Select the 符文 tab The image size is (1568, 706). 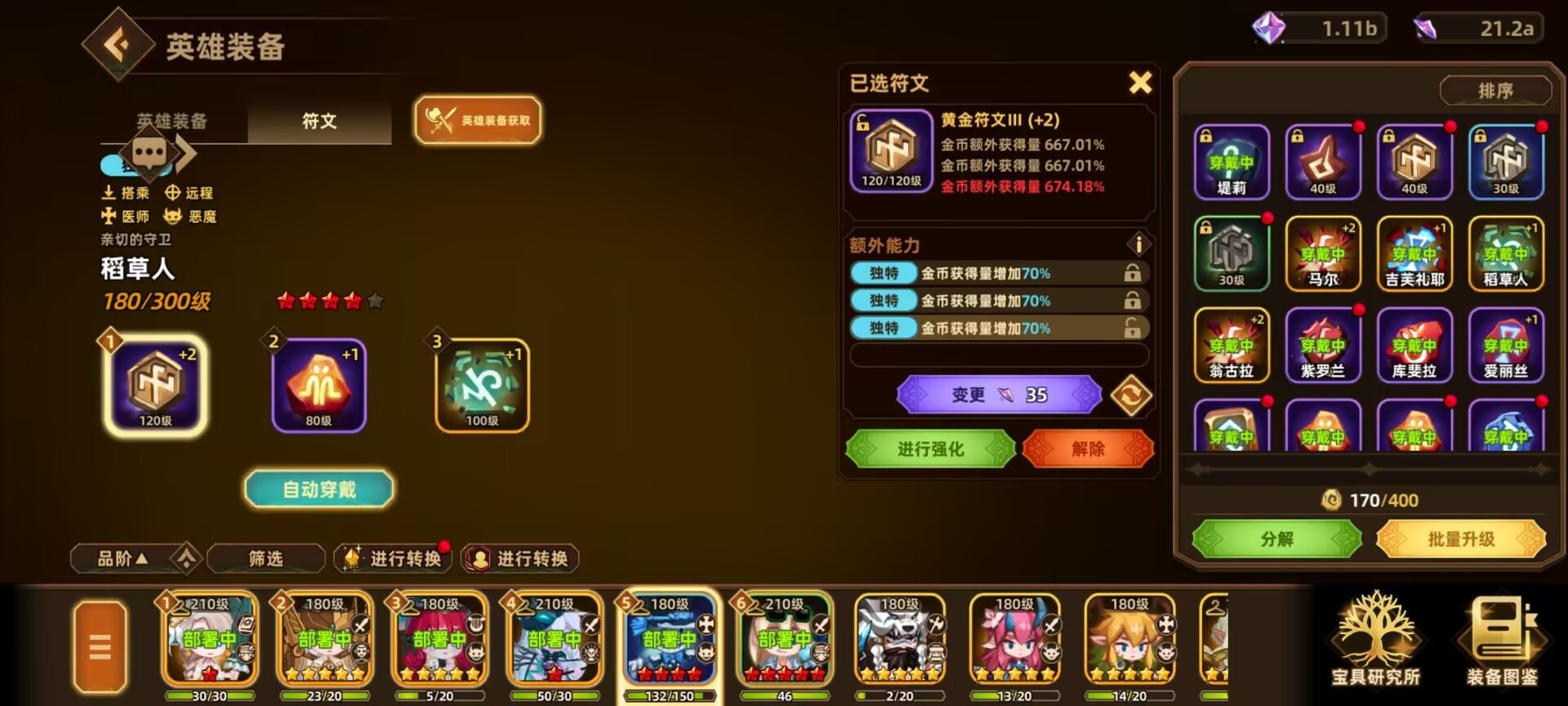coord(318,121)
